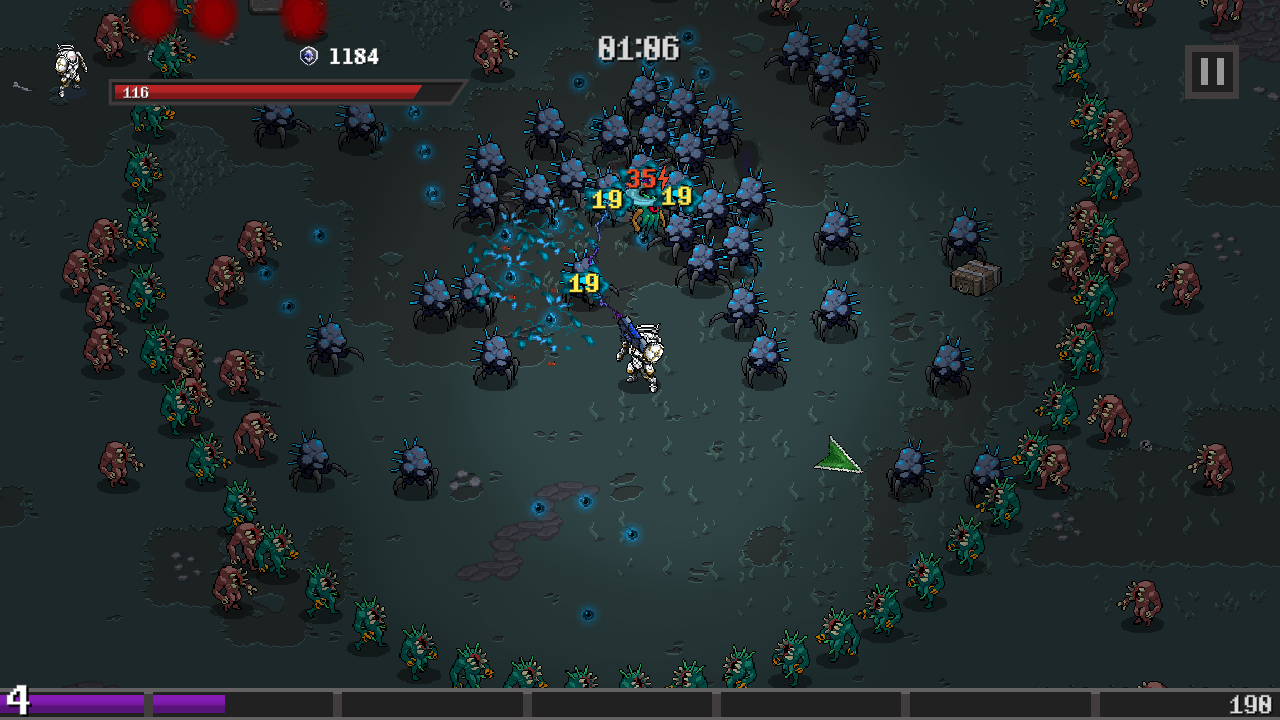Click the red health bar showing 116
The image size is (1280, 720).
(x=265, y=93)
